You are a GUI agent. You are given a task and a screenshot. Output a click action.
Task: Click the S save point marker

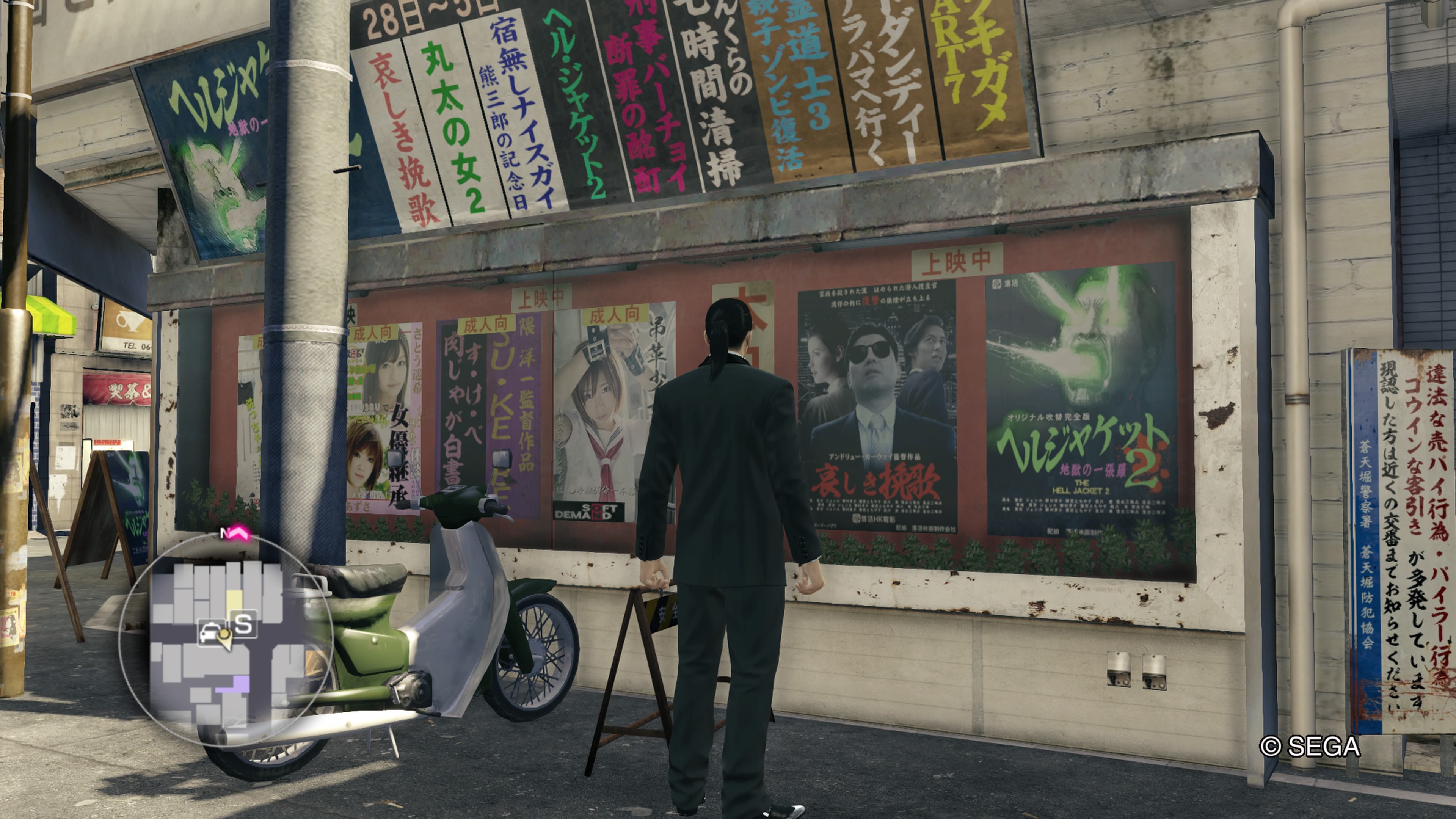pos(243,625)
